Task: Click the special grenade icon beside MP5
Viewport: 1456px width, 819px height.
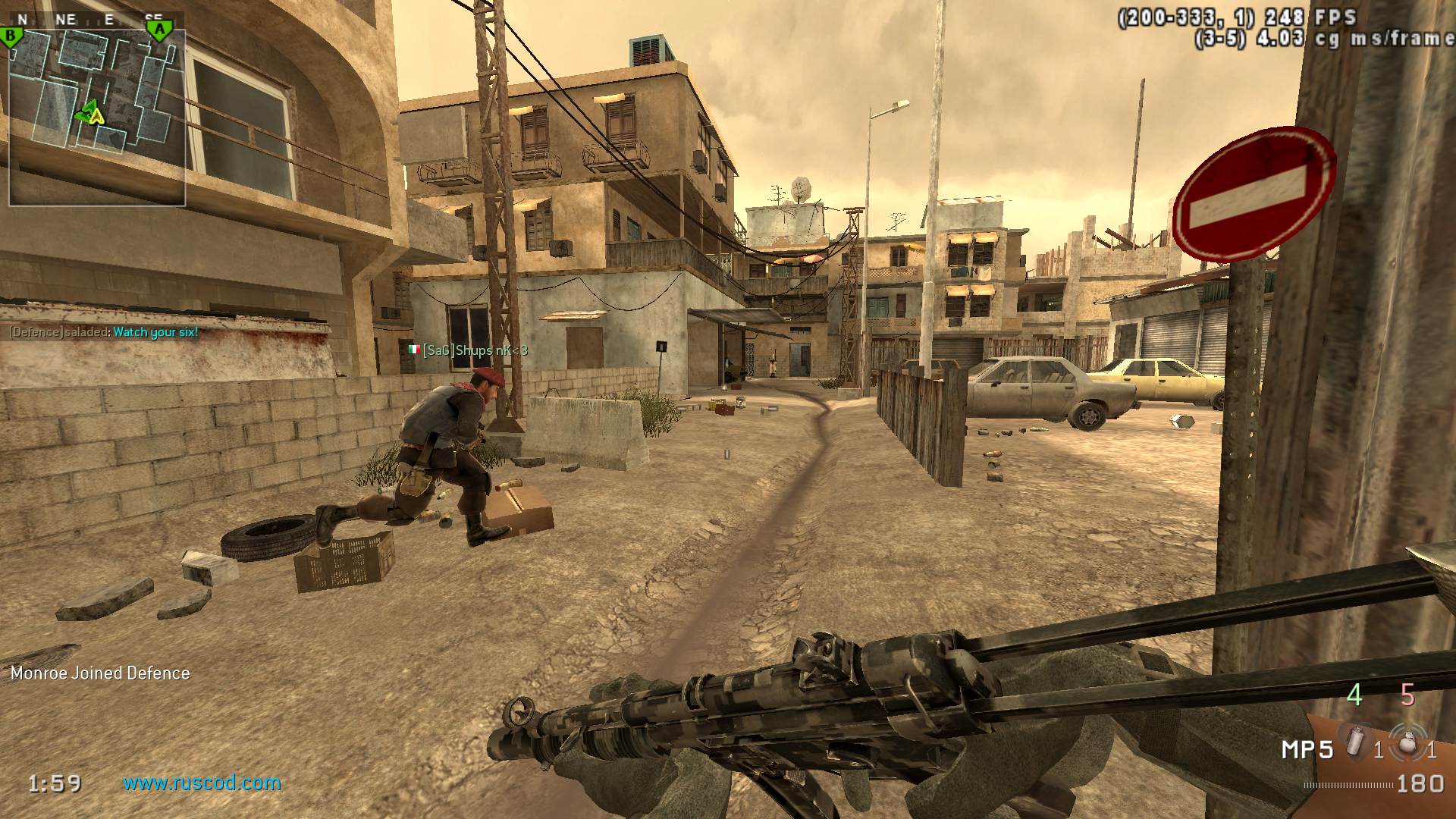Action: pyautogui.click(x=1355, y=742)
